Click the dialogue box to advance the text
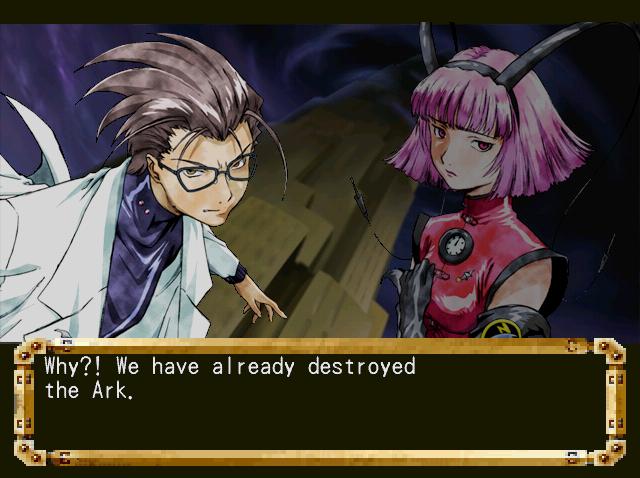640x478 pixels. [x=319, y=402]
